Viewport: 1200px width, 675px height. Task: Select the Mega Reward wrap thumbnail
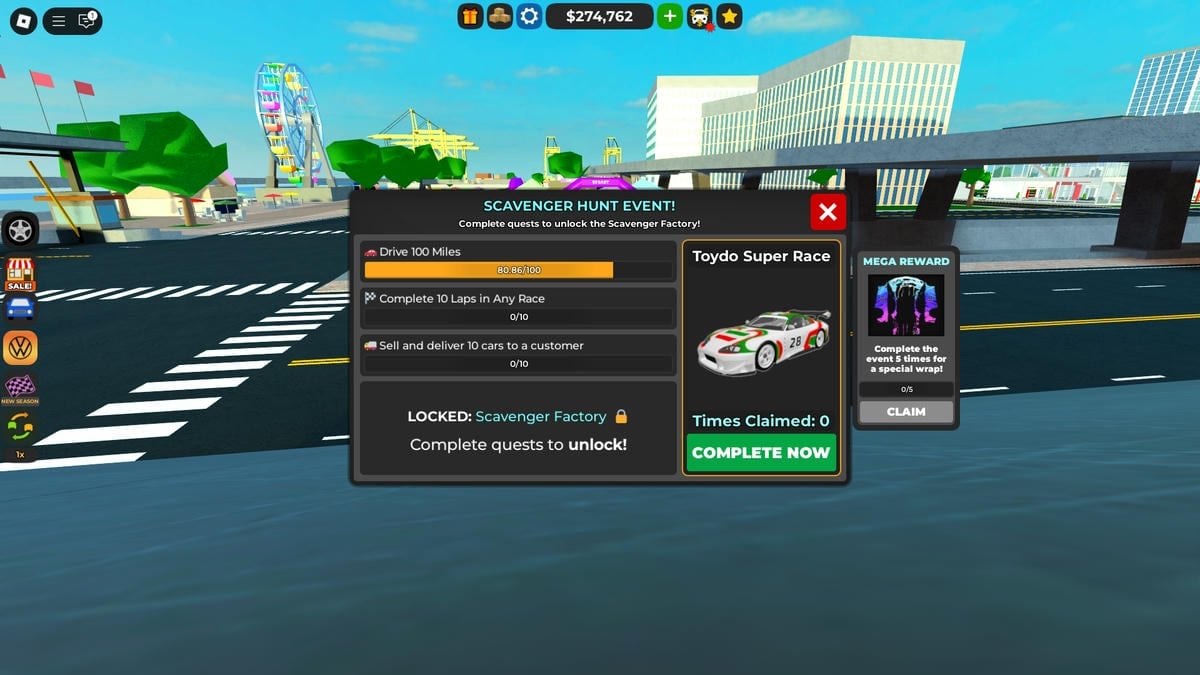click(x=906, y=305)
